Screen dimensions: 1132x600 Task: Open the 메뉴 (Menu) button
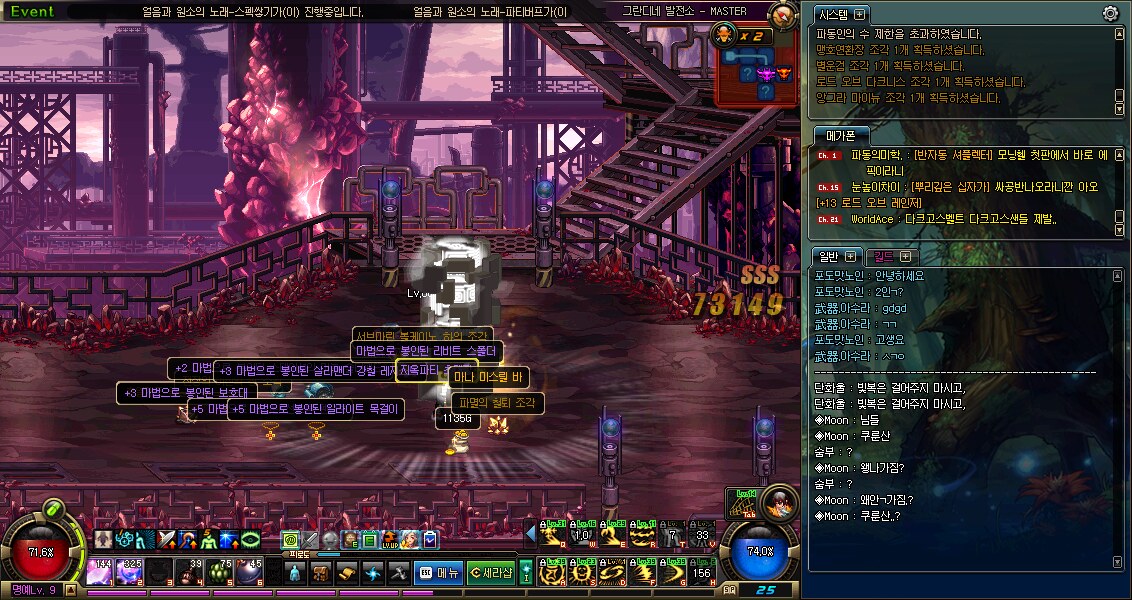[439, 573]
